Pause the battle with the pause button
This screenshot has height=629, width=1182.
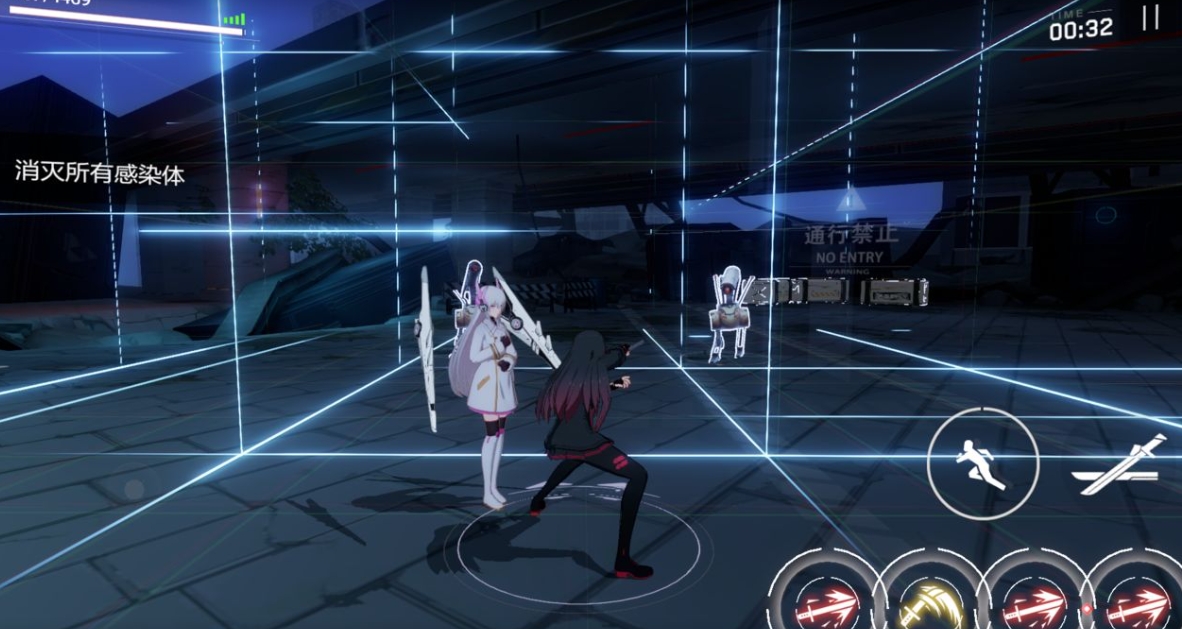[x=1151, y=19]
